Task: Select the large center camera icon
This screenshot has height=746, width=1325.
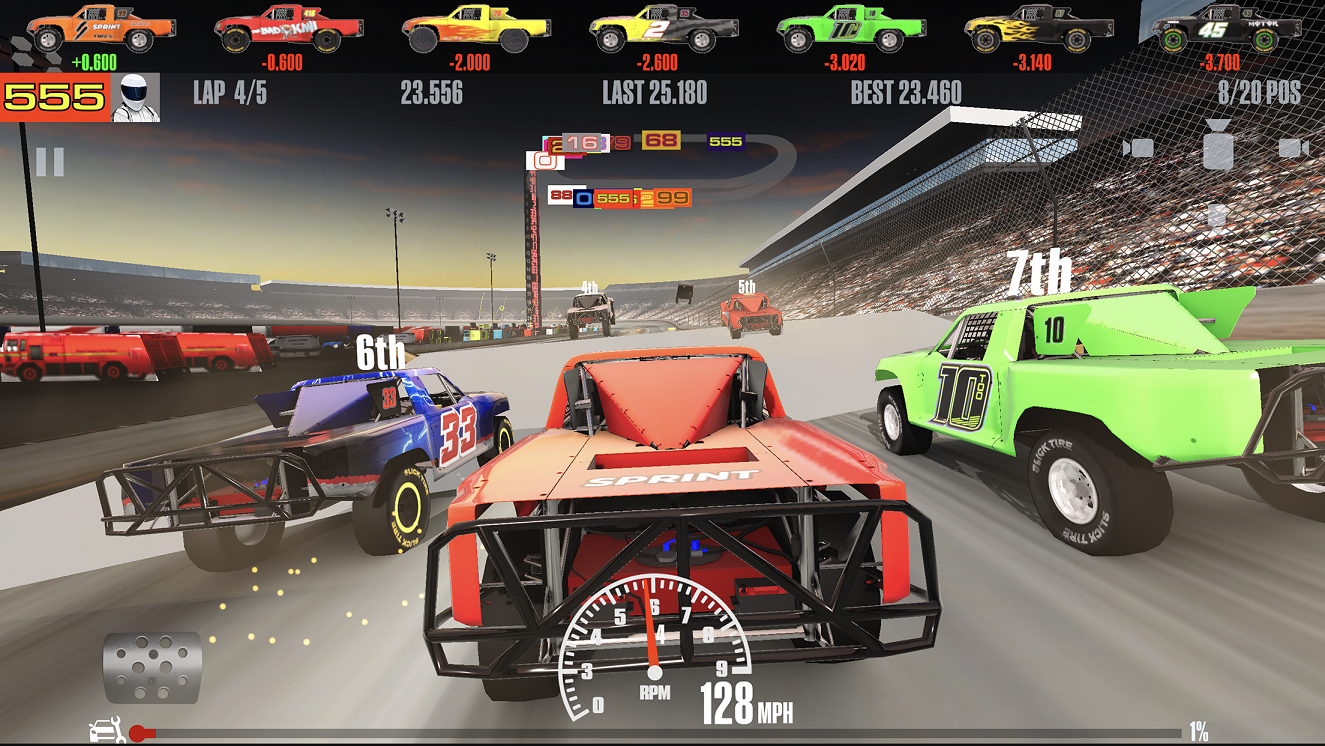Action: pos(1217,148)
